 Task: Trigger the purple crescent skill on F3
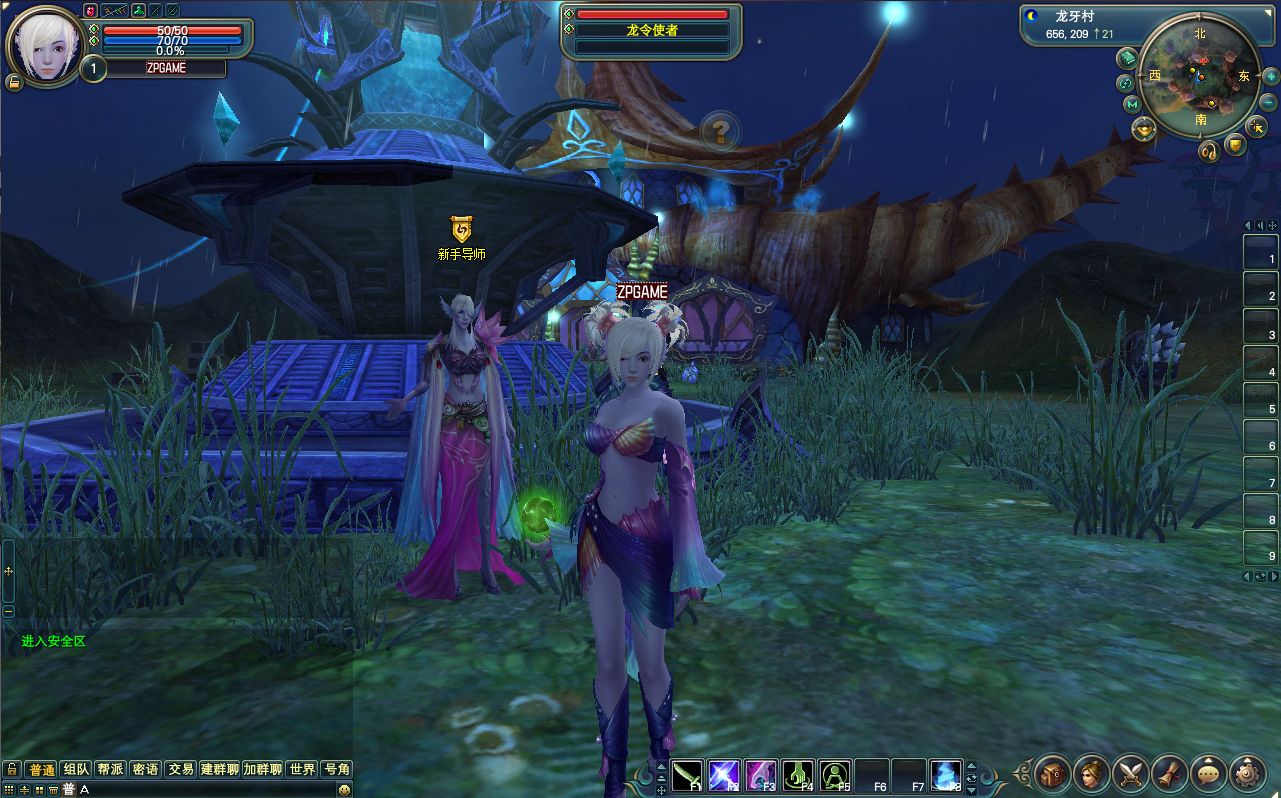pyautogui.click(x=760, y=775)
